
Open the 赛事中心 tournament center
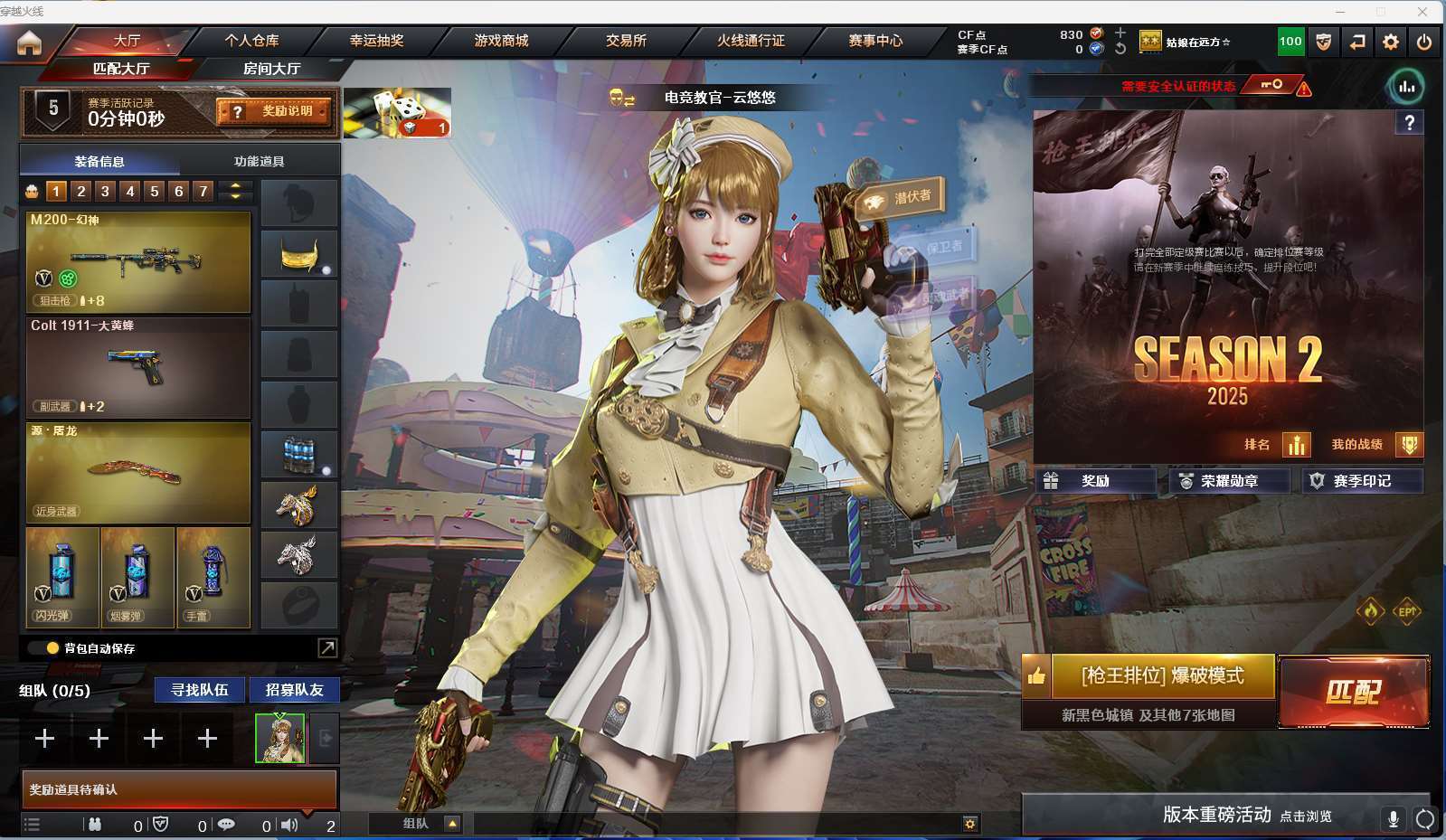875,41
